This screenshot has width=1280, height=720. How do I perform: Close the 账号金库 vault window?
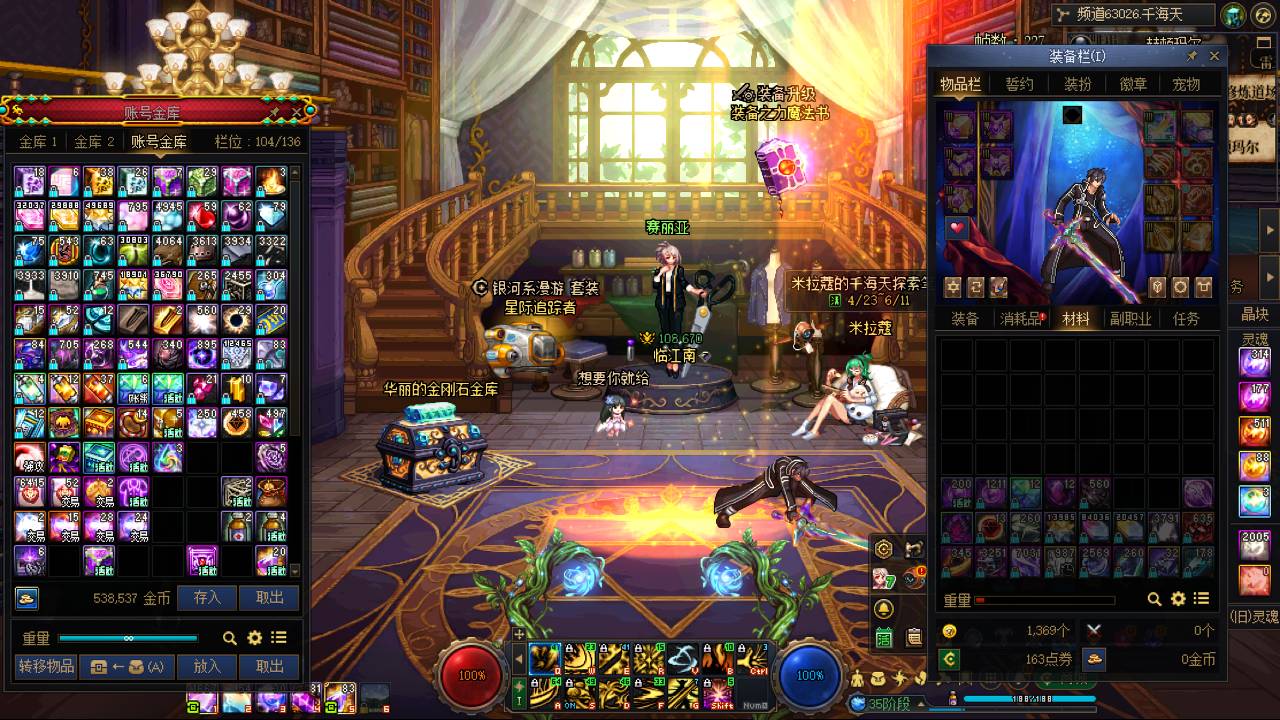tap(296, 111)
